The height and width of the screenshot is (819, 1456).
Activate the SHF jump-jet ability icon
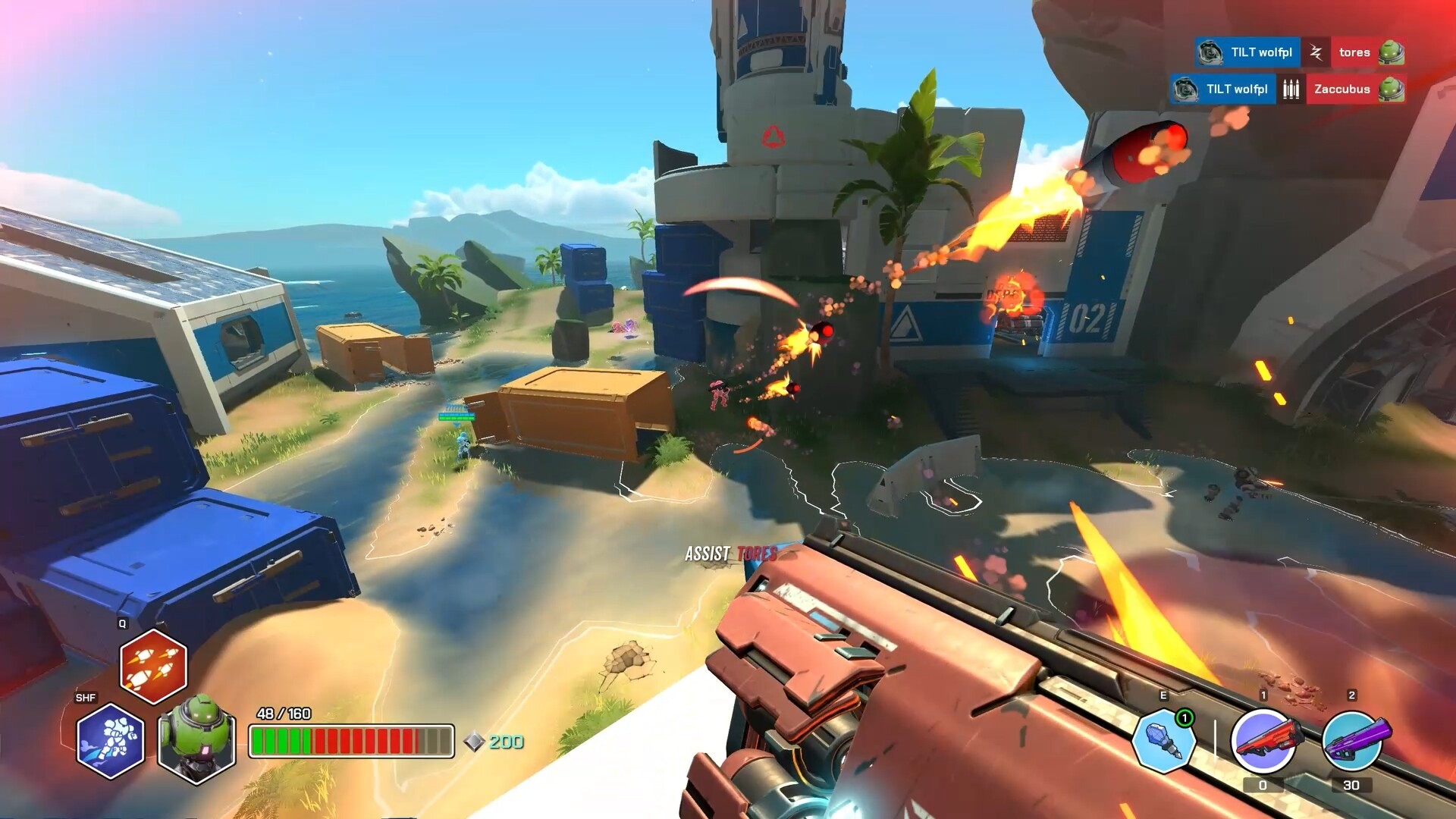click(110, 741)
